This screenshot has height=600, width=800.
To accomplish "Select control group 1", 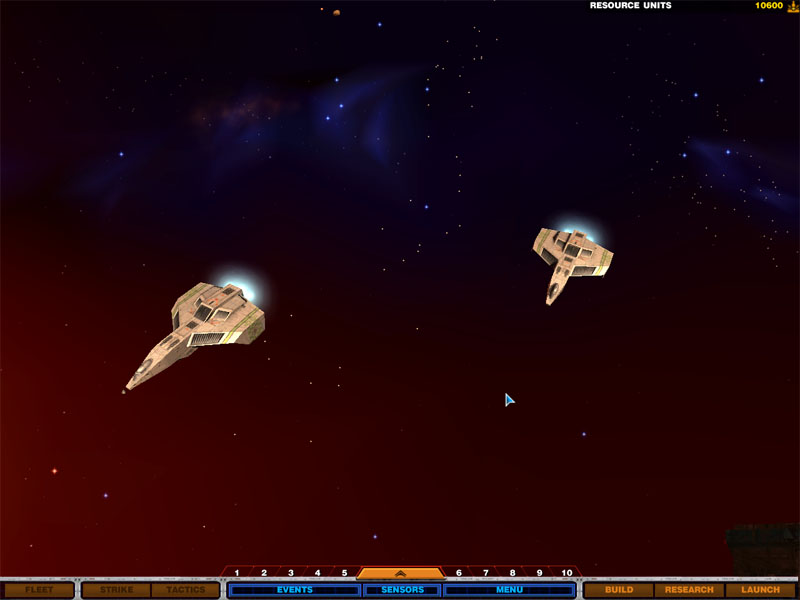I will tap(237, 573).
